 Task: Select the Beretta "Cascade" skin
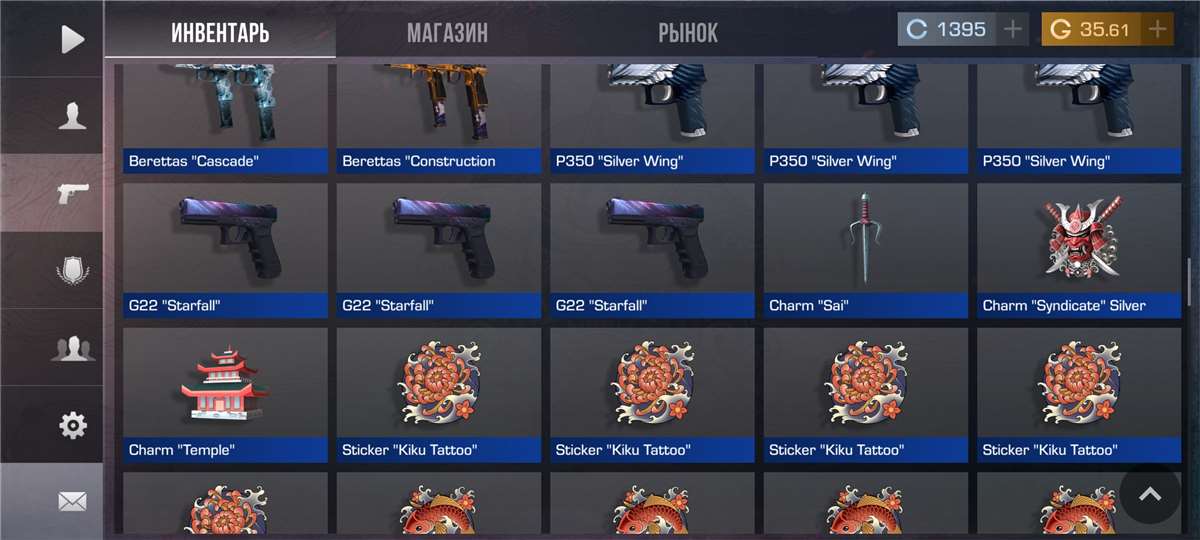[x=225, y=117]
